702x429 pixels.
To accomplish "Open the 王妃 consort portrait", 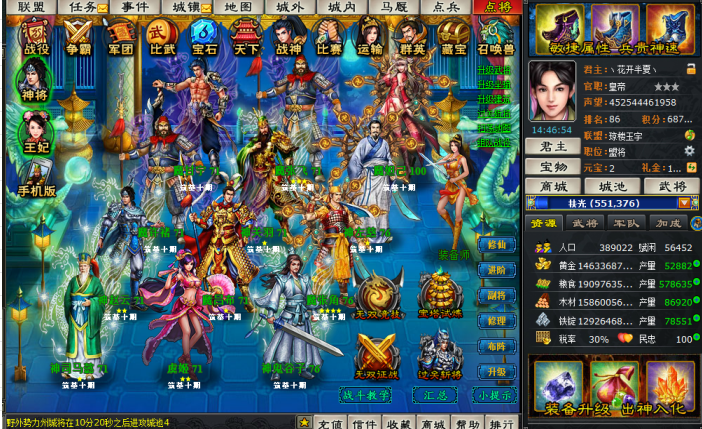I will pos(36,133).
